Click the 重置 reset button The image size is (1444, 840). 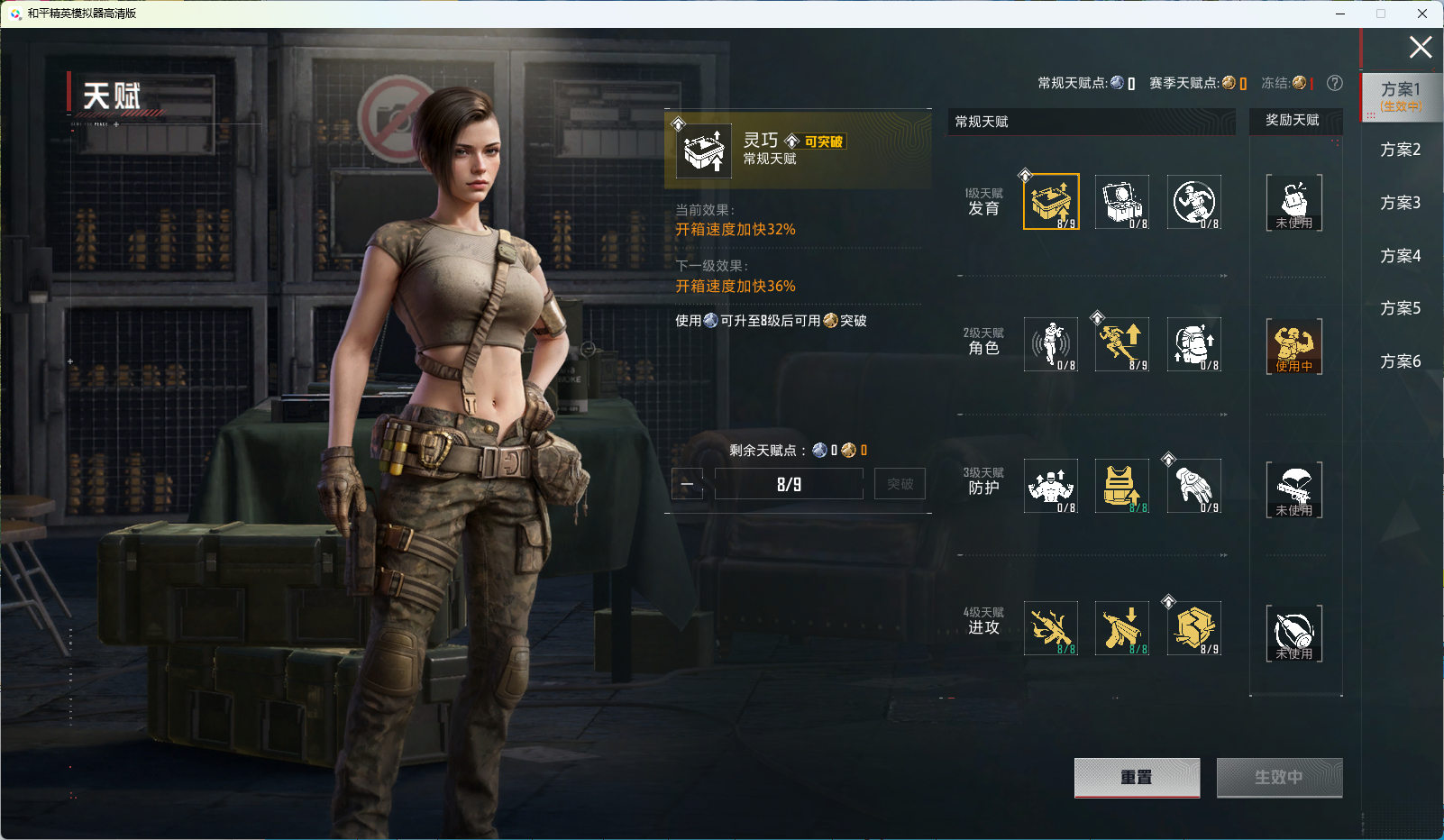click(x=1137, y=777)
